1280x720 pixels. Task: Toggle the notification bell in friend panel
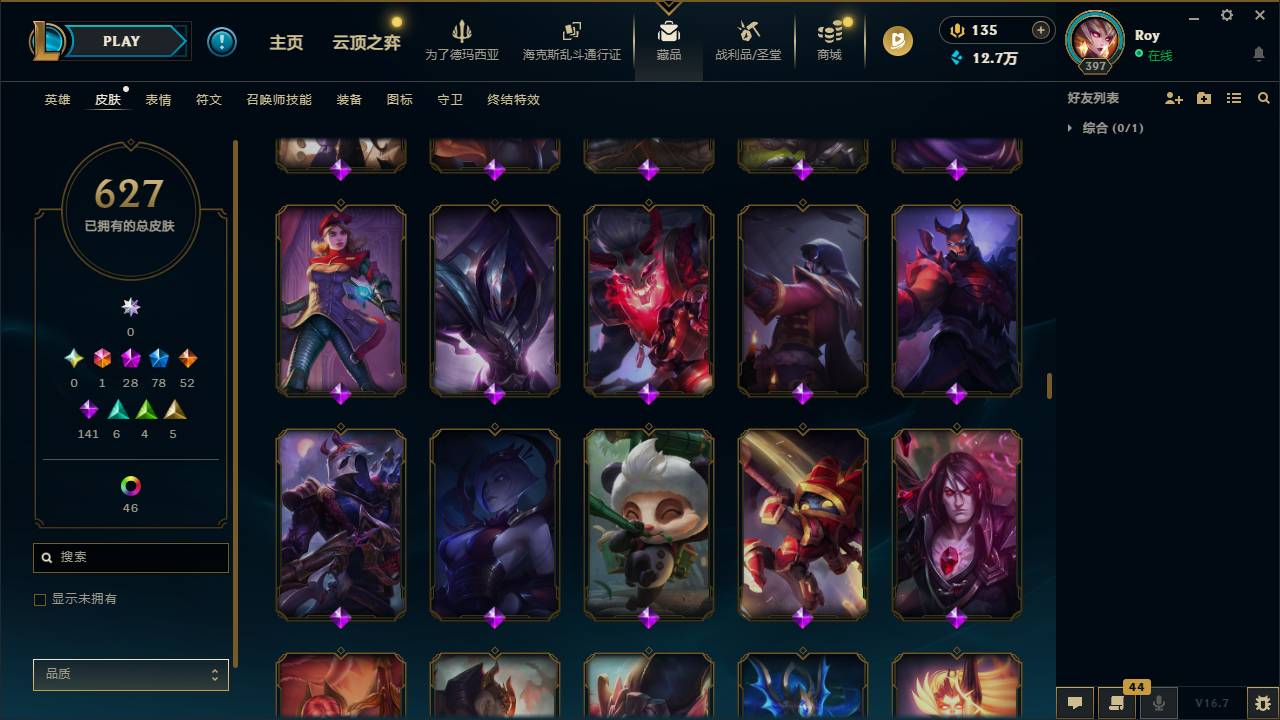click(1259, 54)
